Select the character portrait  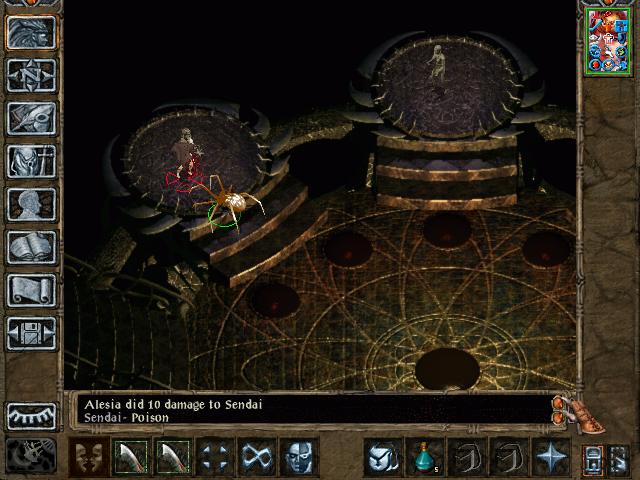608,41
